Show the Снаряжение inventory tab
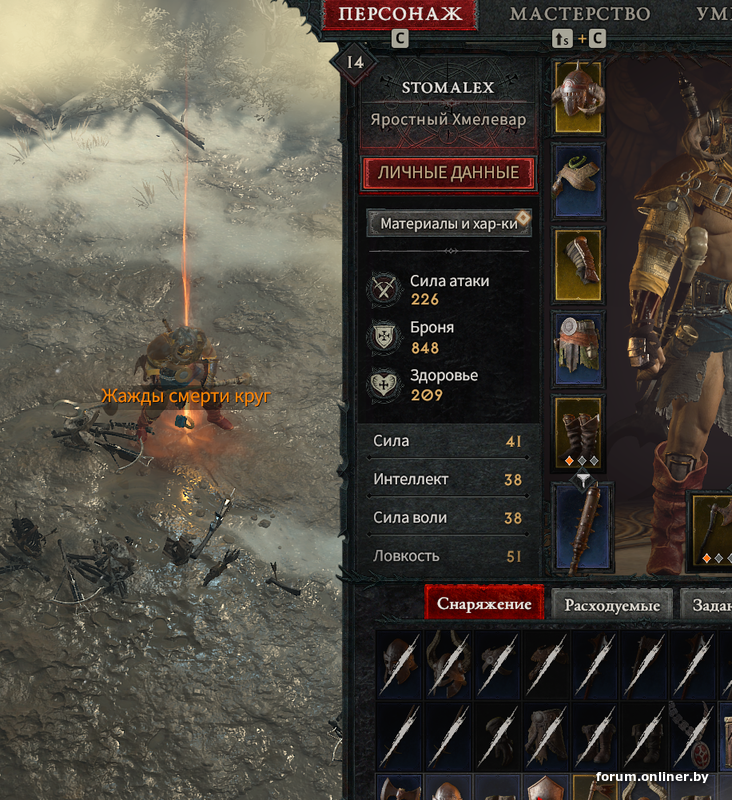The image size is (732, 800). pos(484,605)
